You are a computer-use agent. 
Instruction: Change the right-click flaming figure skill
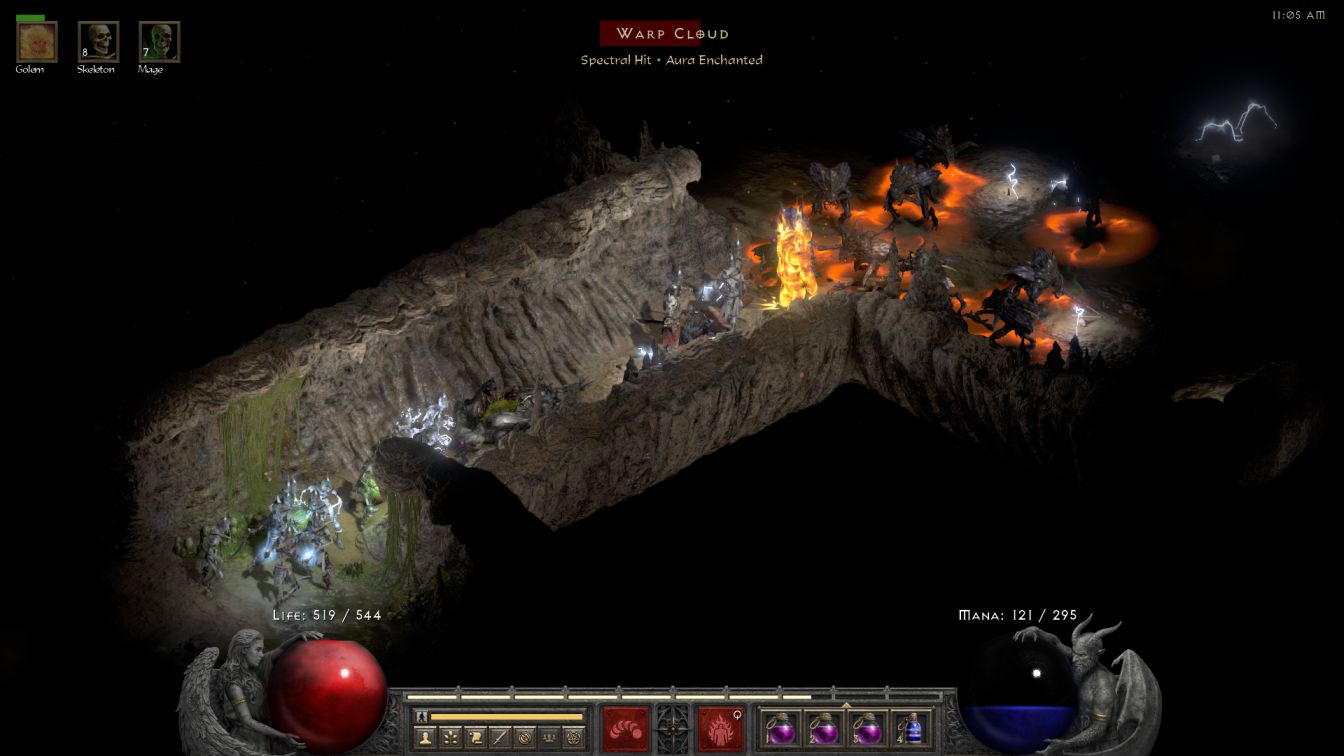[720, 727]
